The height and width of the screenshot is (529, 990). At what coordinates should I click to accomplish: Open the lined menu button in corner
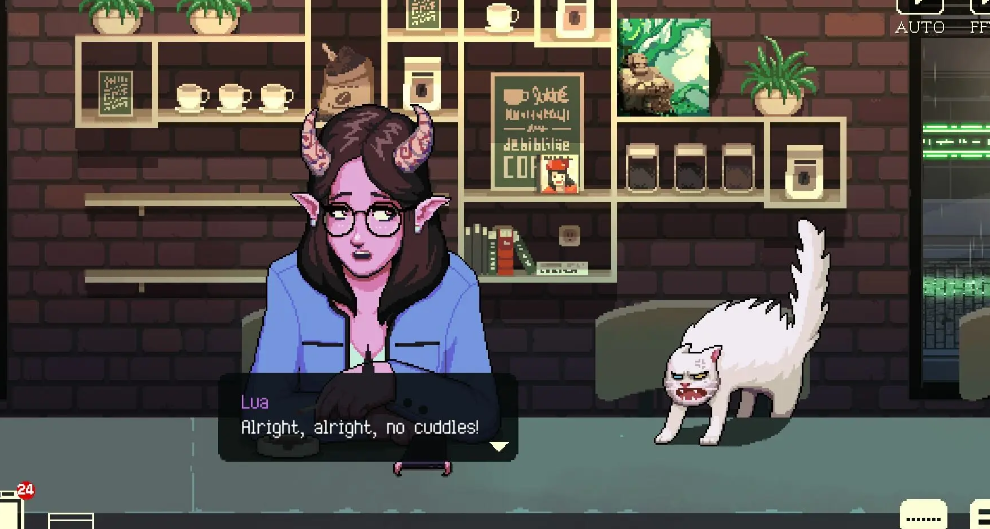pos(980,515)
